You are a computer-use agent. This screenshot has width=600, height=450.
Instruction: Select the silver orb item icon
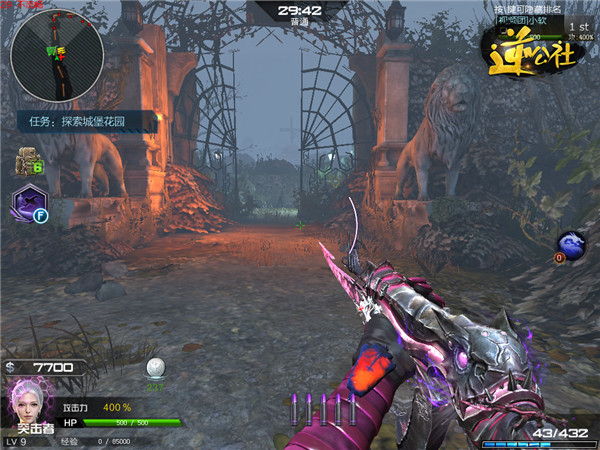(x=155, y=367)
